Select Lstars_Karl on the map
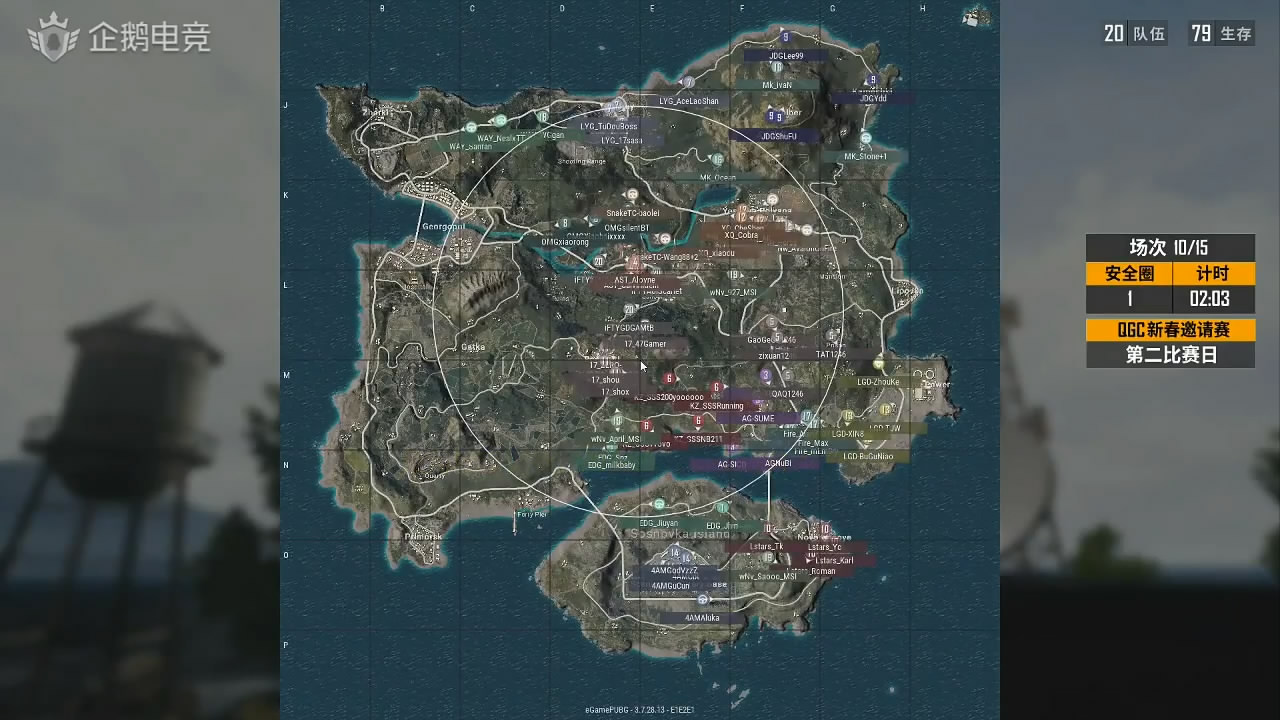 point(834,561)
